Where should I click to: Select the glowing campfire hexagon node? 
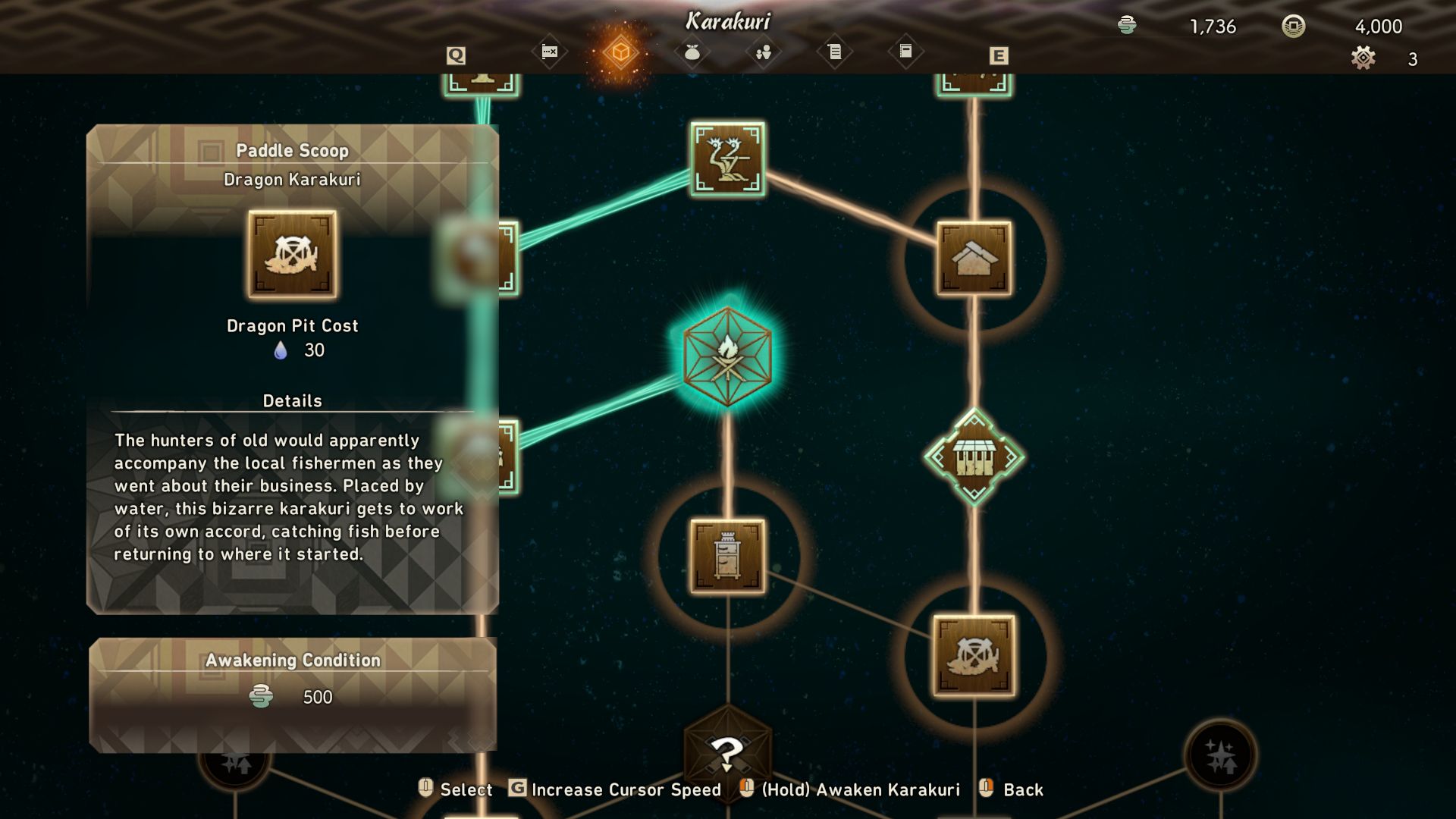tap(727, 356)
